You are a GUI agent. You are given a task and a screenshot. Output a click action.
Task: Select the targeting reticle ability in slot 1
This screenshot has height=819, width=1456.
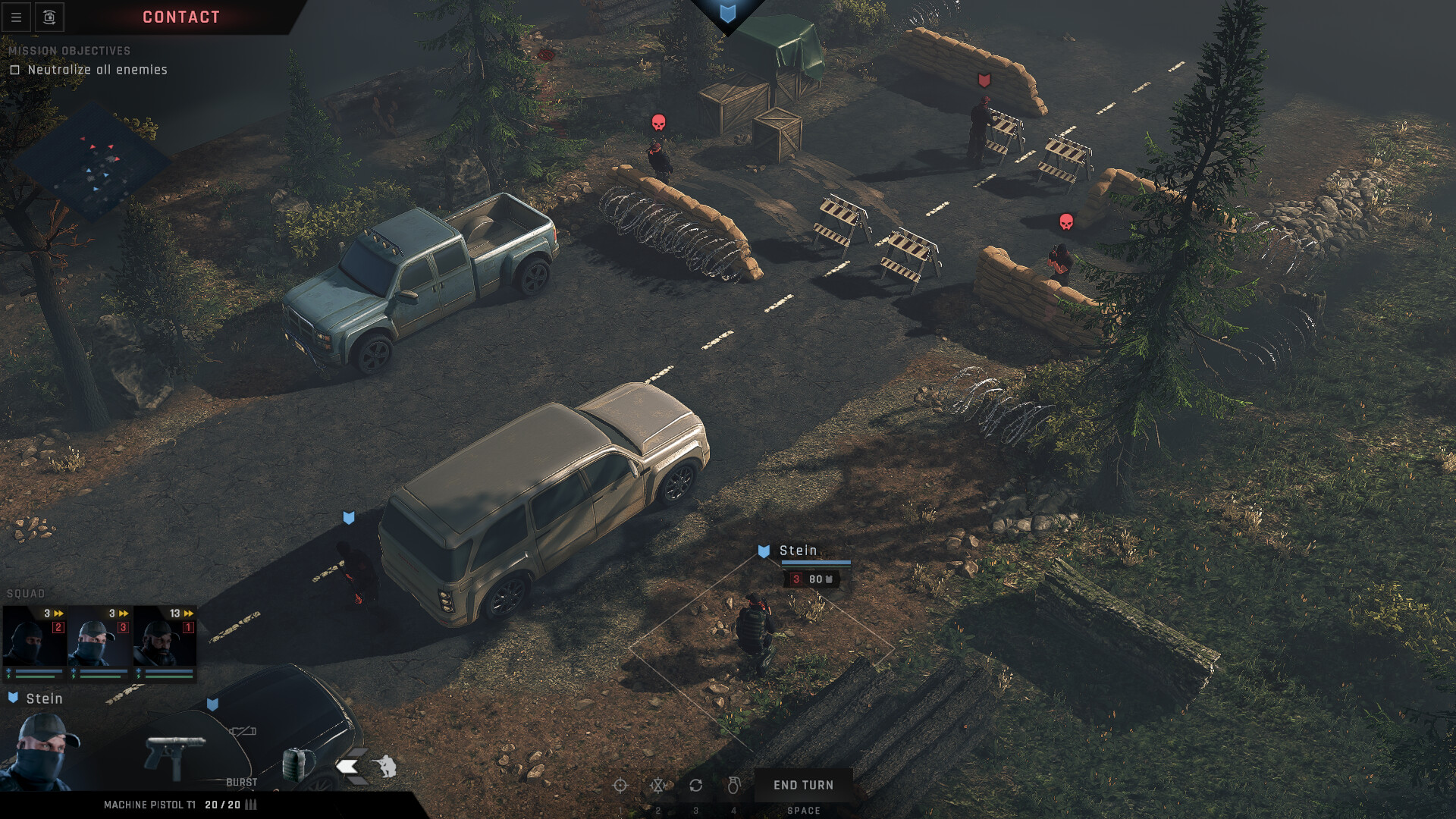coord(620,785)
